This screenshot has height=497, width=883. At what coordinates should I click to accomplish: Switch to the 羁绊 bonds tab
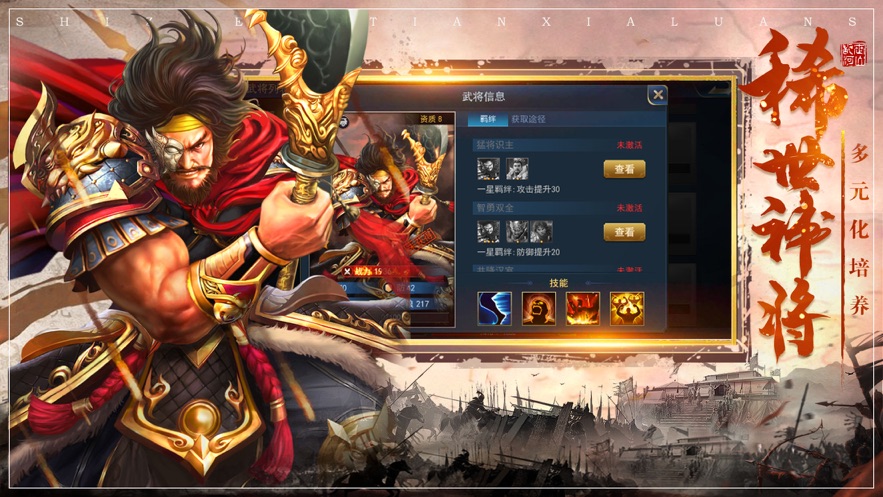click(488, 119)
